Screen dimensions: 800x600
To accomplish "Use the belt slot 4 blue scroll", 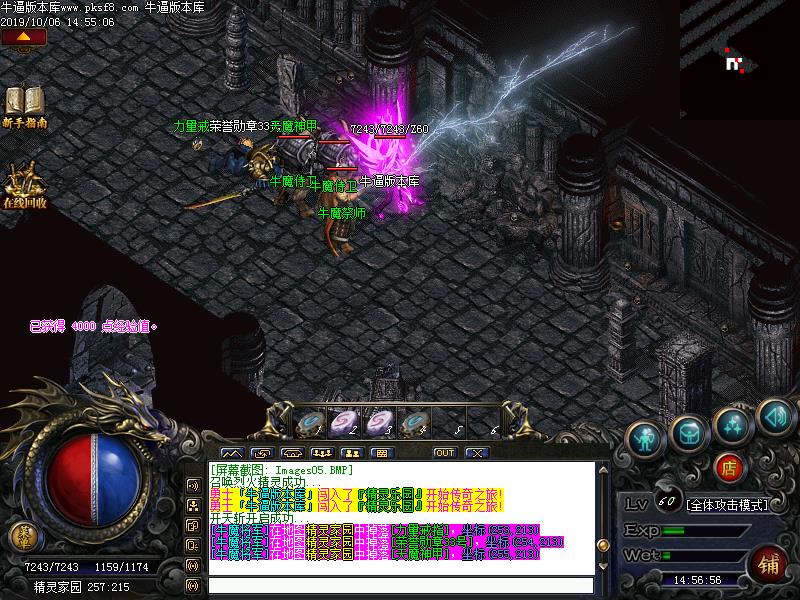I will (x=411, y=423).
